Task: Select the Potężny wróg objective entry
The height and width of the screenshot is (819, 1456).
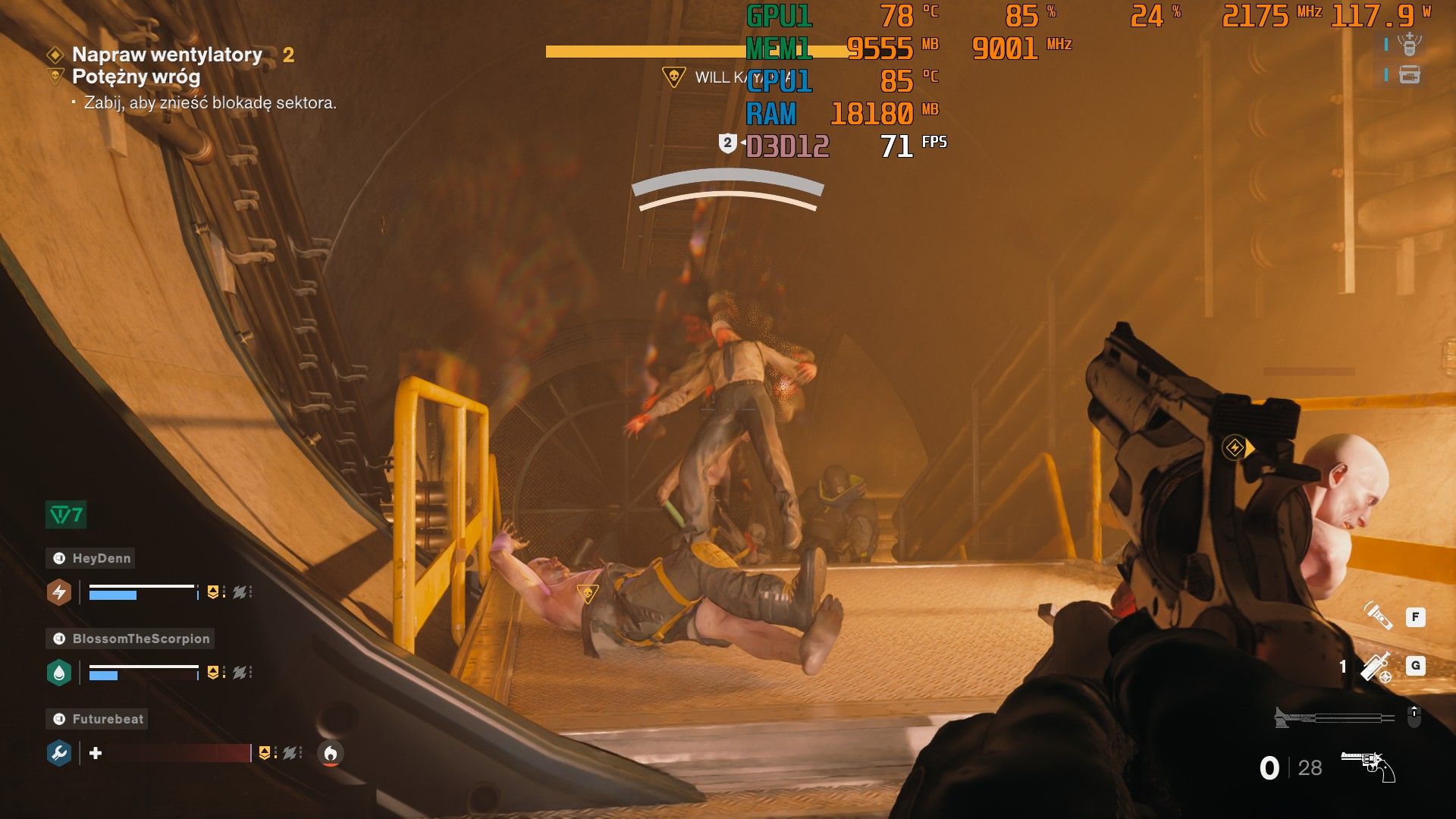Action: (x=136, y=77)
